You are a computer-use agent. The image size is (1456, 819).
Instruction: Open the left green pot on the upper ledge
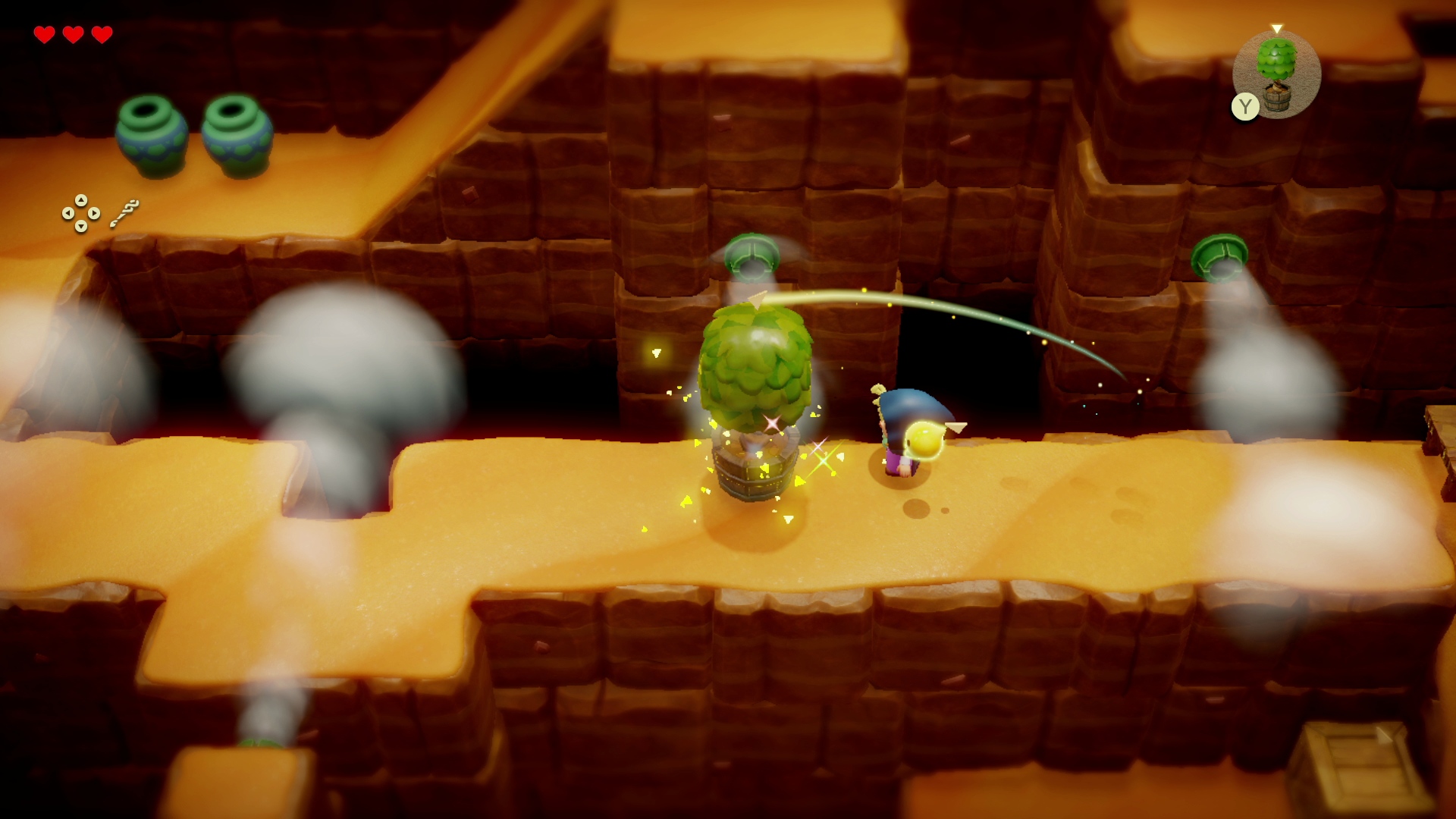pos(152,133)
